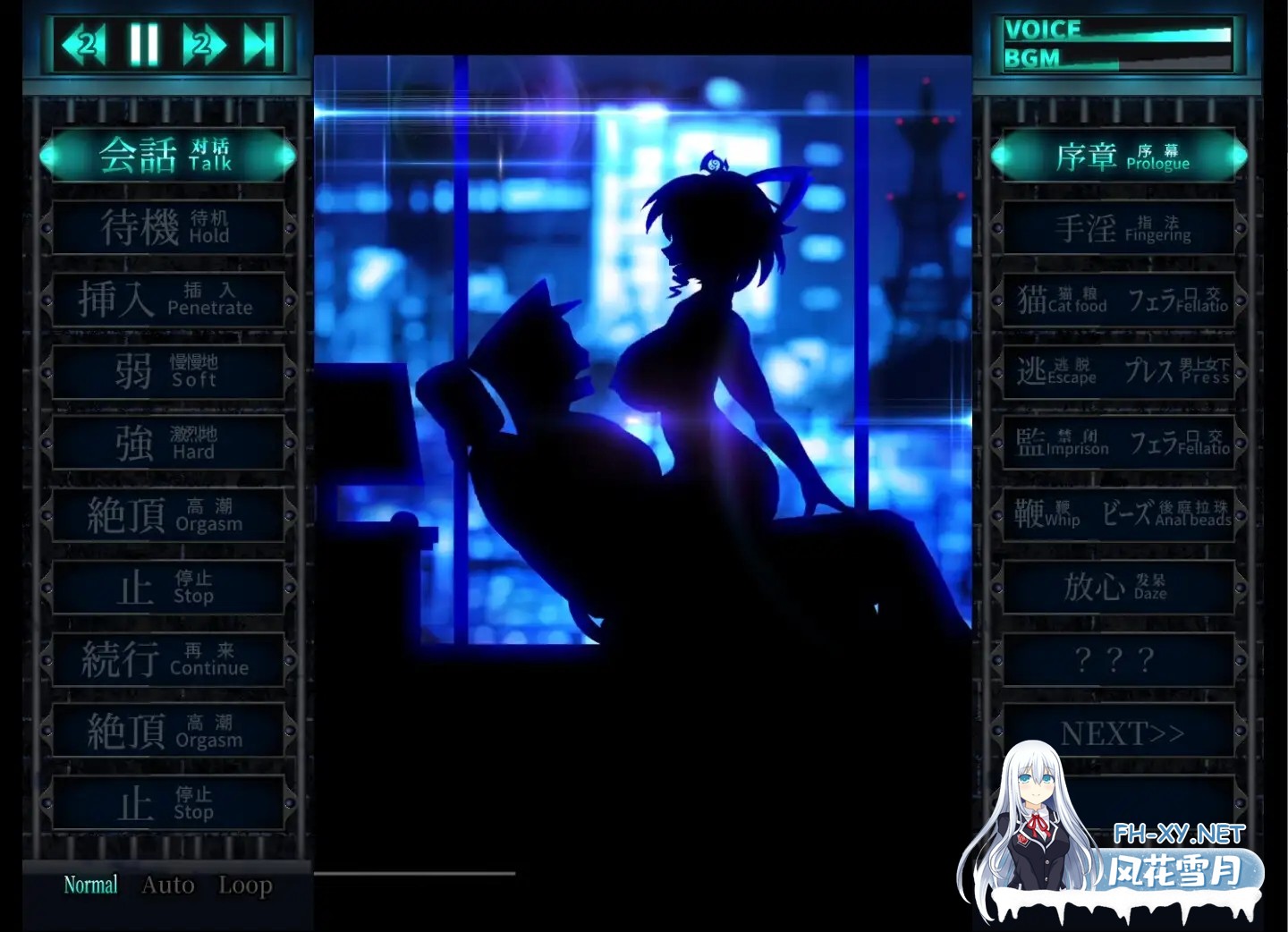Image resolution: width=1288 pixels, height=932 pixels.
Task: Select the 続行 Continue action
Action: pos(167,660)
